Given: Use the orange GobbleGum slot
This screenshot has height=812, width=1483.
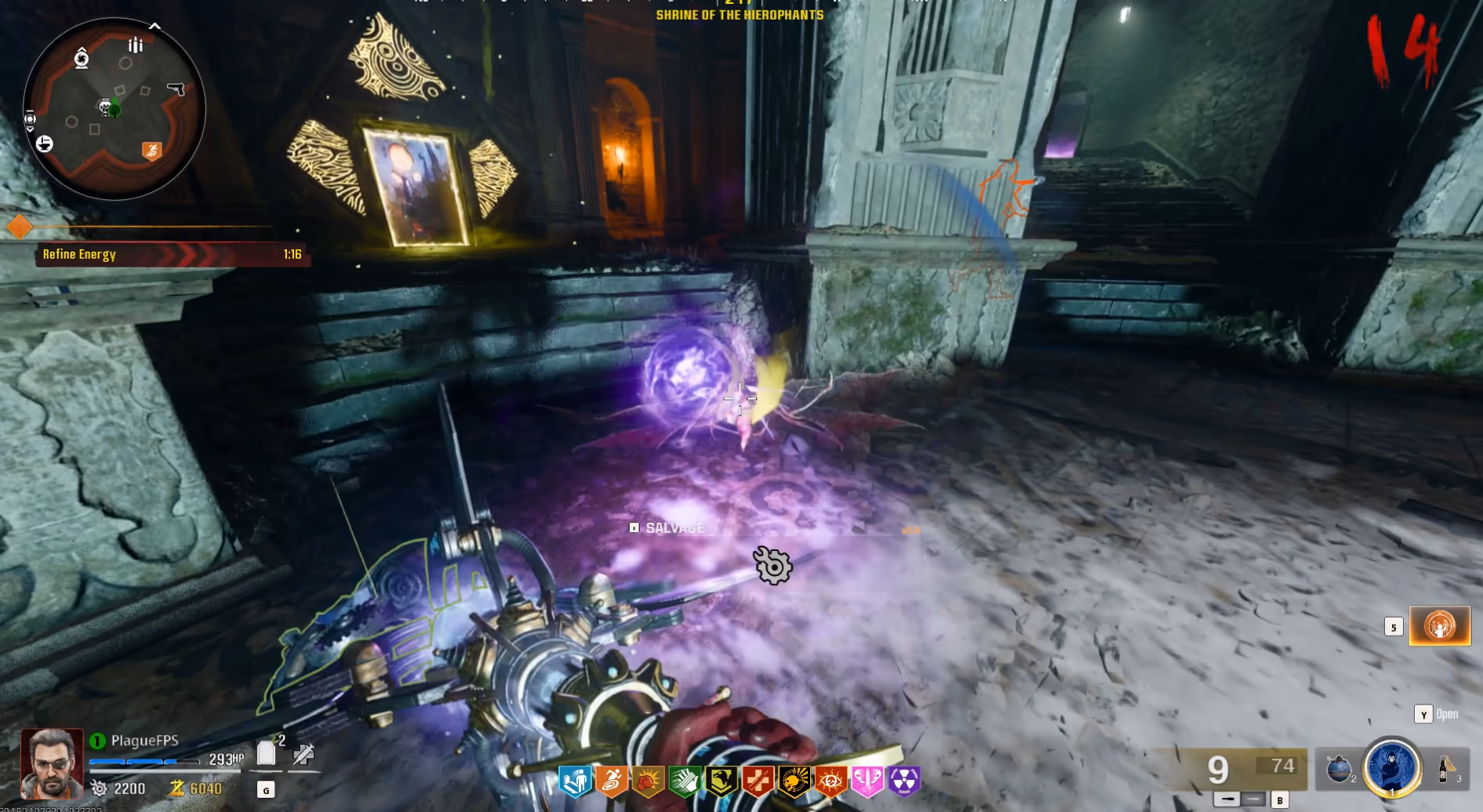Looking at the screenshot, I should point(1440,625).
